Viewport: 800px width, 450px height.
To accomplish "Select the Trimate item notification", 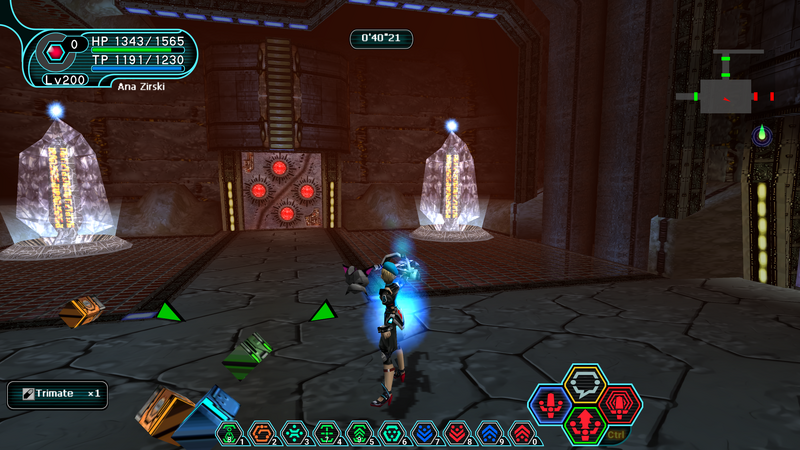I will (57, 394).
